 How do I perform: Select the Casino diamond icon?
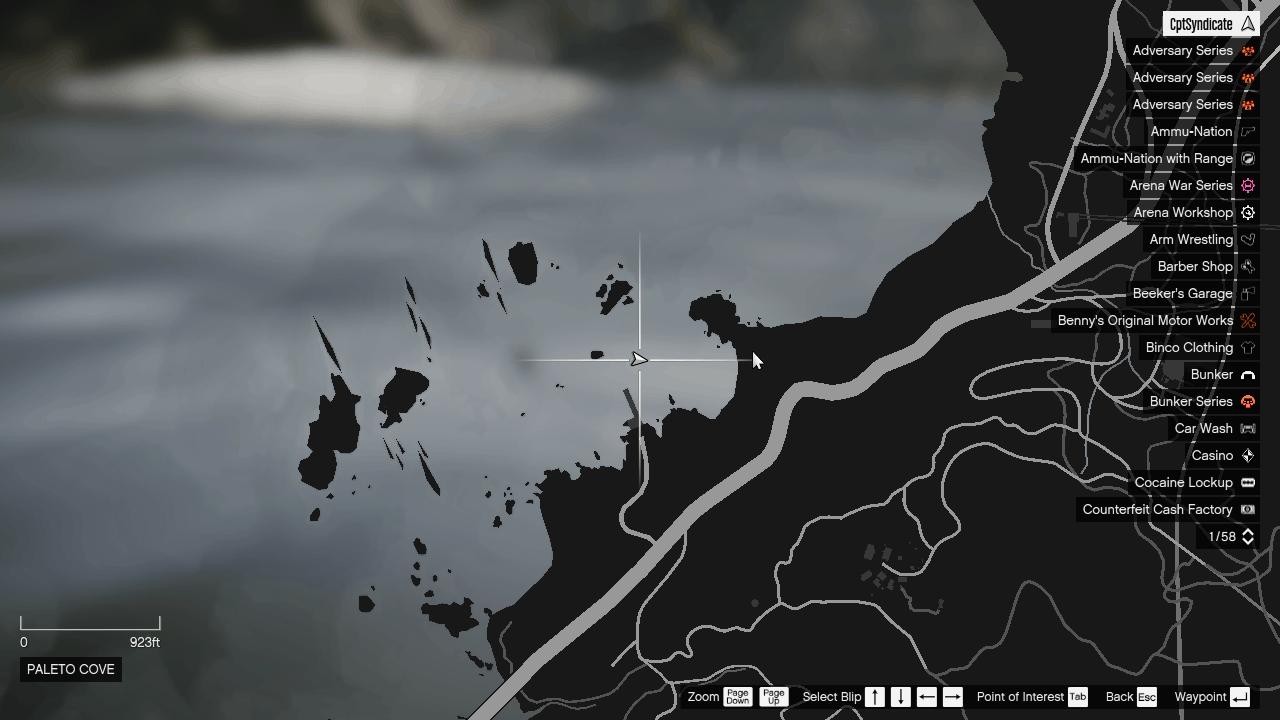pos(1247,455)
